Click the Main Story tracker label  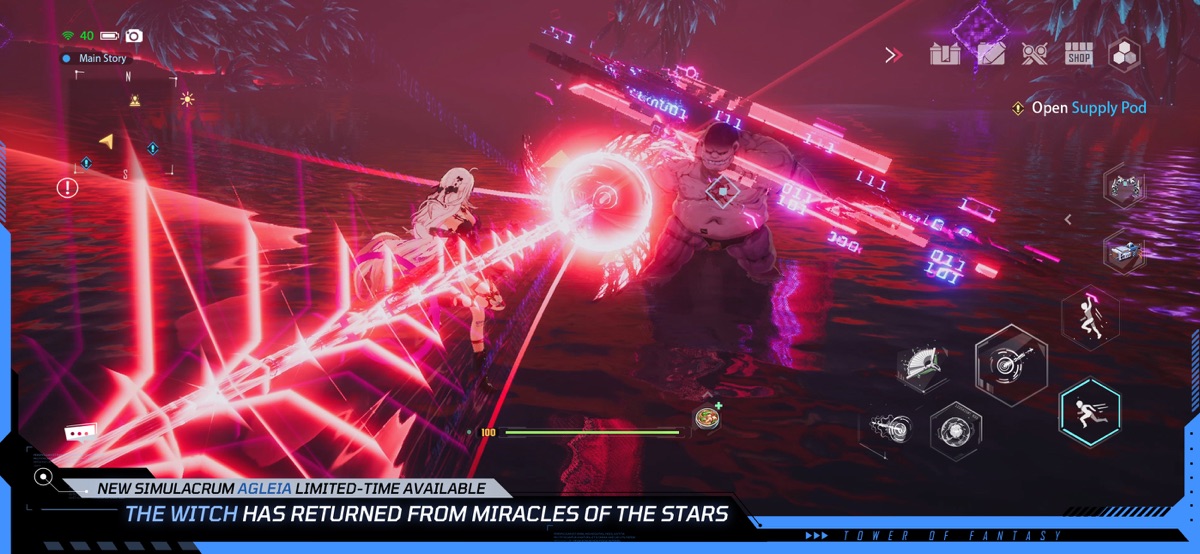point(102,58)
